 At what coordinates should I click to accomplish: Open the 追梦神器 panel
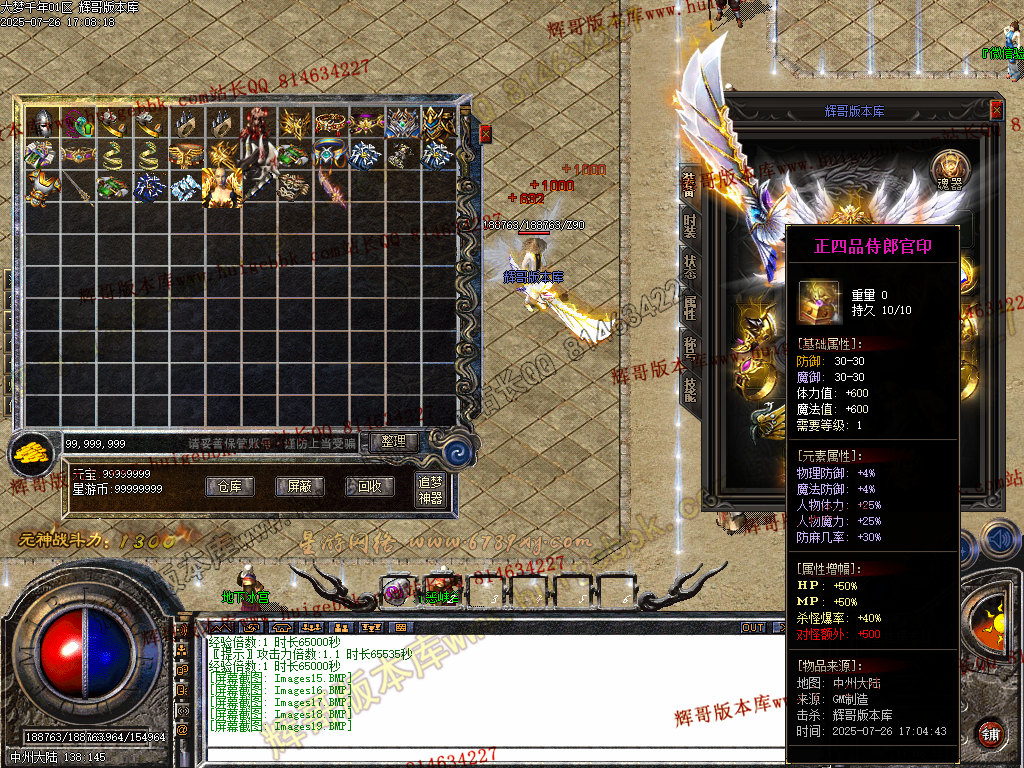click(429, 489)
